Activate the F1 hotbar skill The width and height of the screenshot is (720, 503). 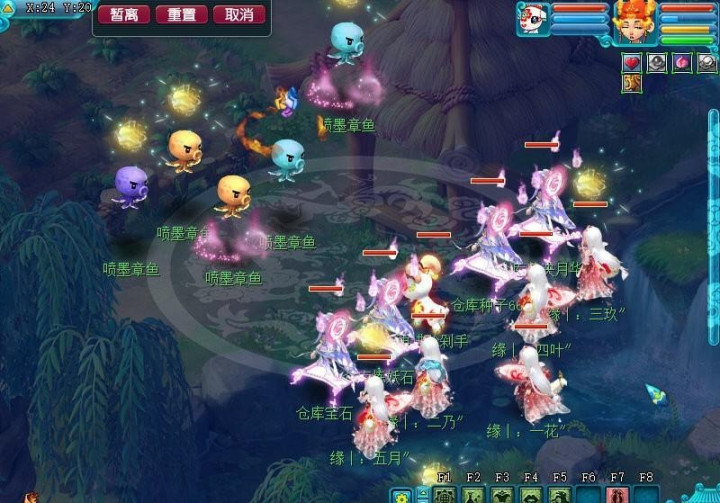[x=445, y=495]
